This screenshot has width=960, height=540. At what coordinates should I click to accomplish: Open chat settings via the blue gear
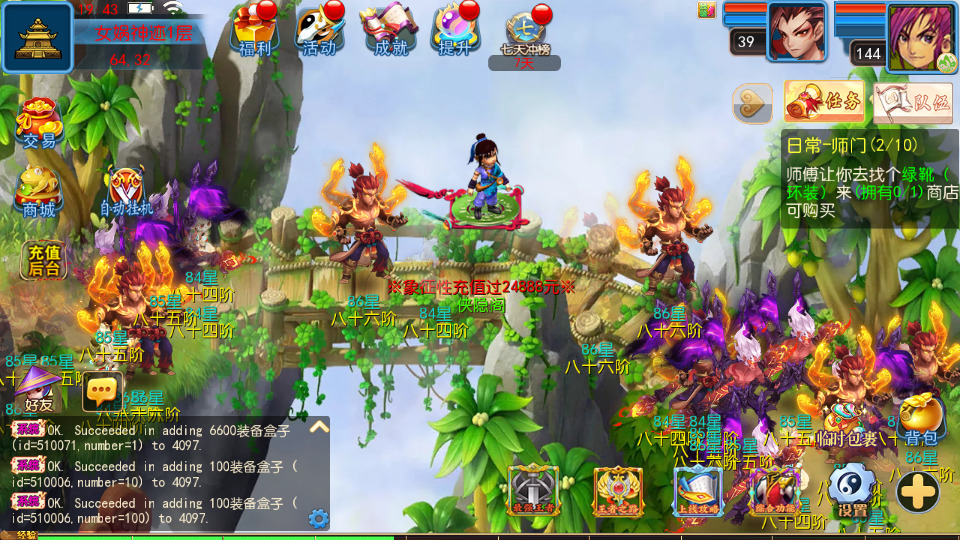(319, 518)
